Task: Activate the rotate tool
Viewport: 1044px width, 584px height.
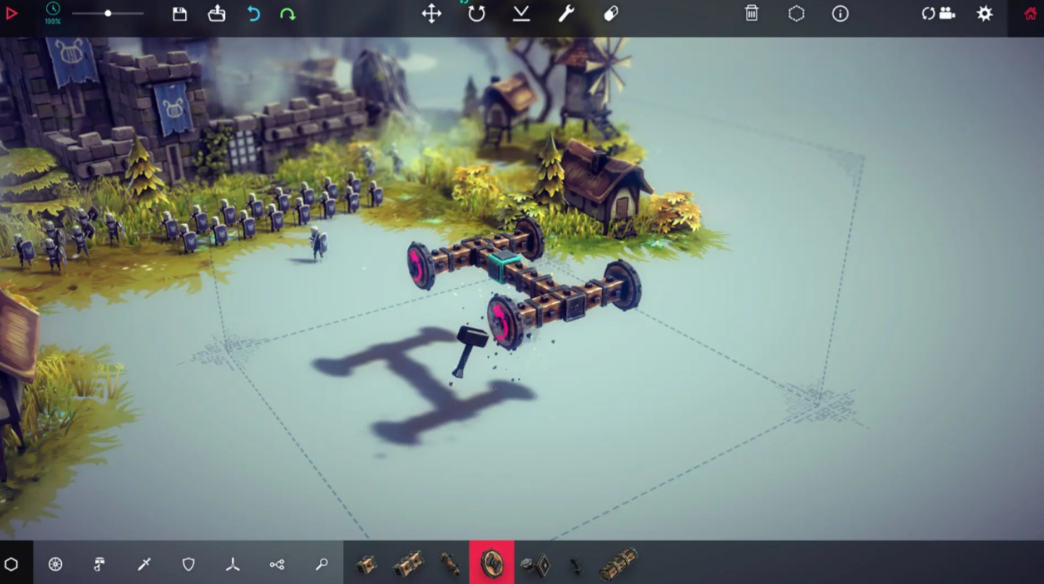Action: 477,14
